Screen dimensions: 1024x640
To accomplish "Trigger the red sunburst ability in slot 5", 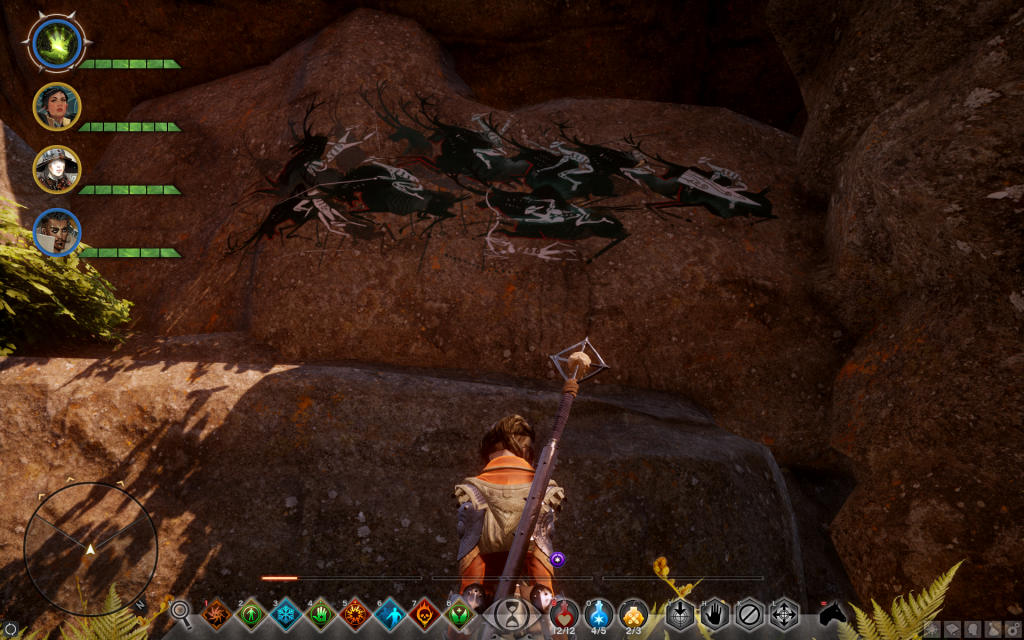I will click(x=356, y=614).
